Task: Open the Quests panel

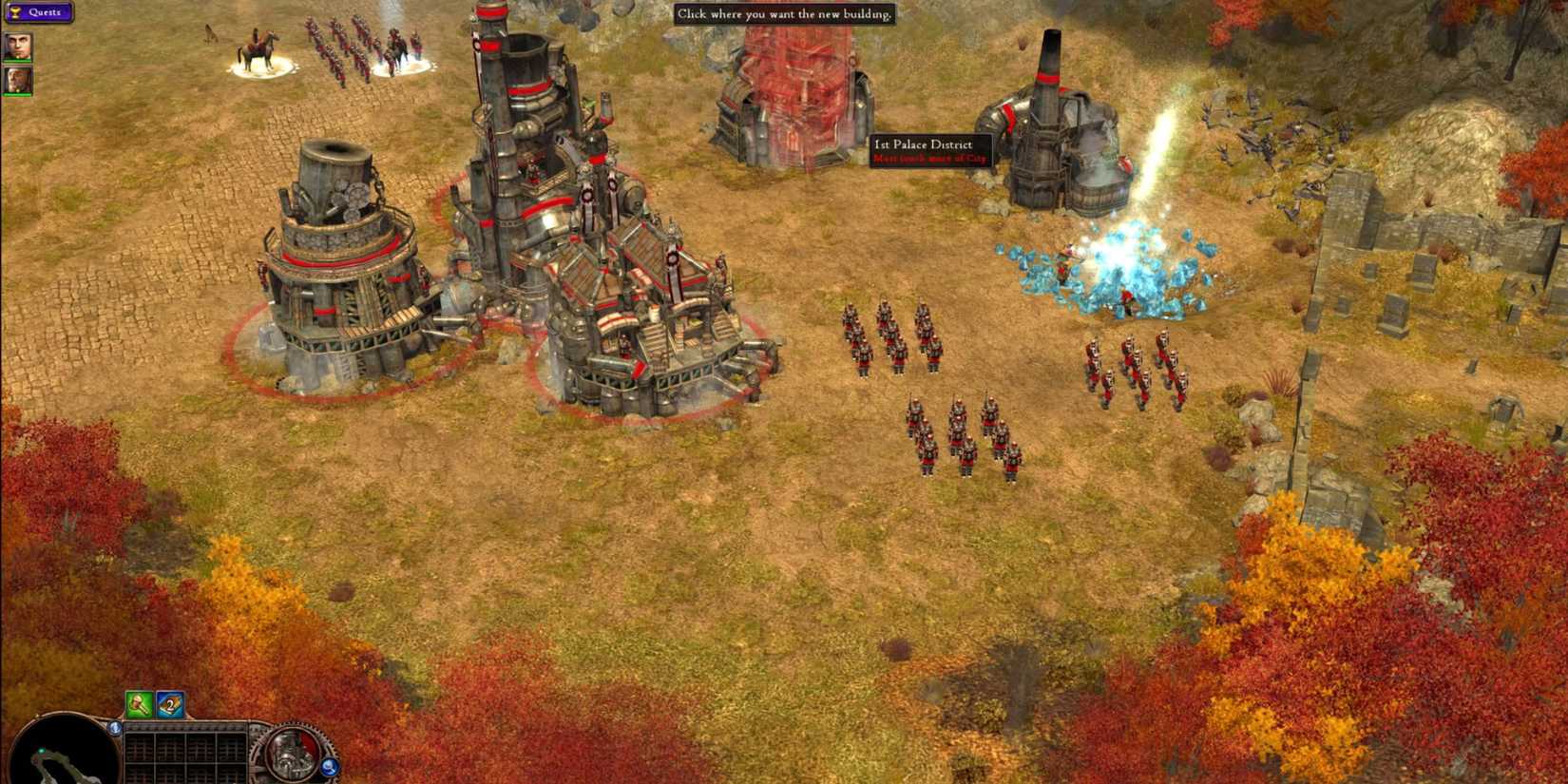Action: tap(43, 12)
